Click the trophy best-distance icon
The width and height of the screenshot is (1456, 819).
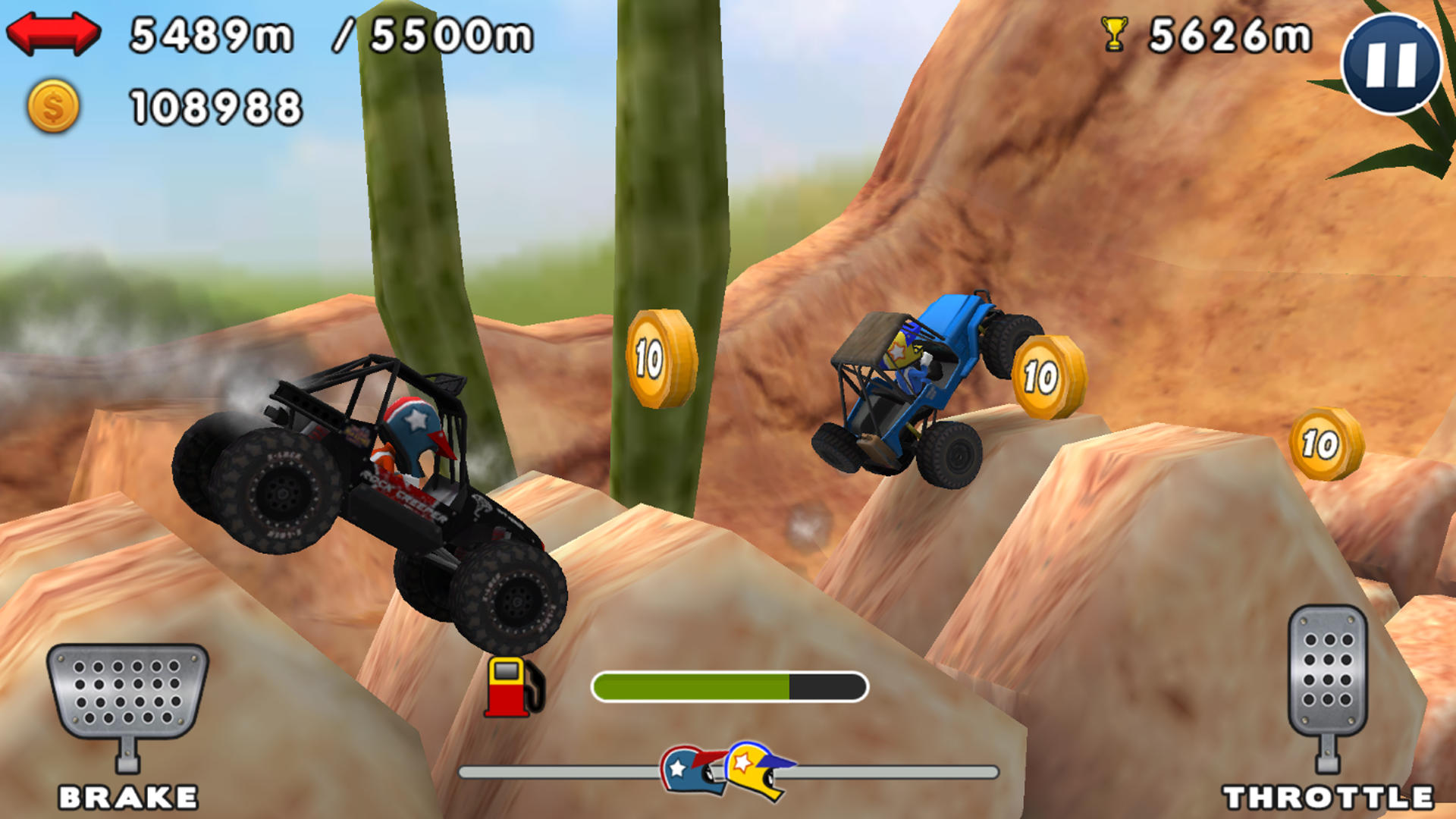(x=1112, y=32)
